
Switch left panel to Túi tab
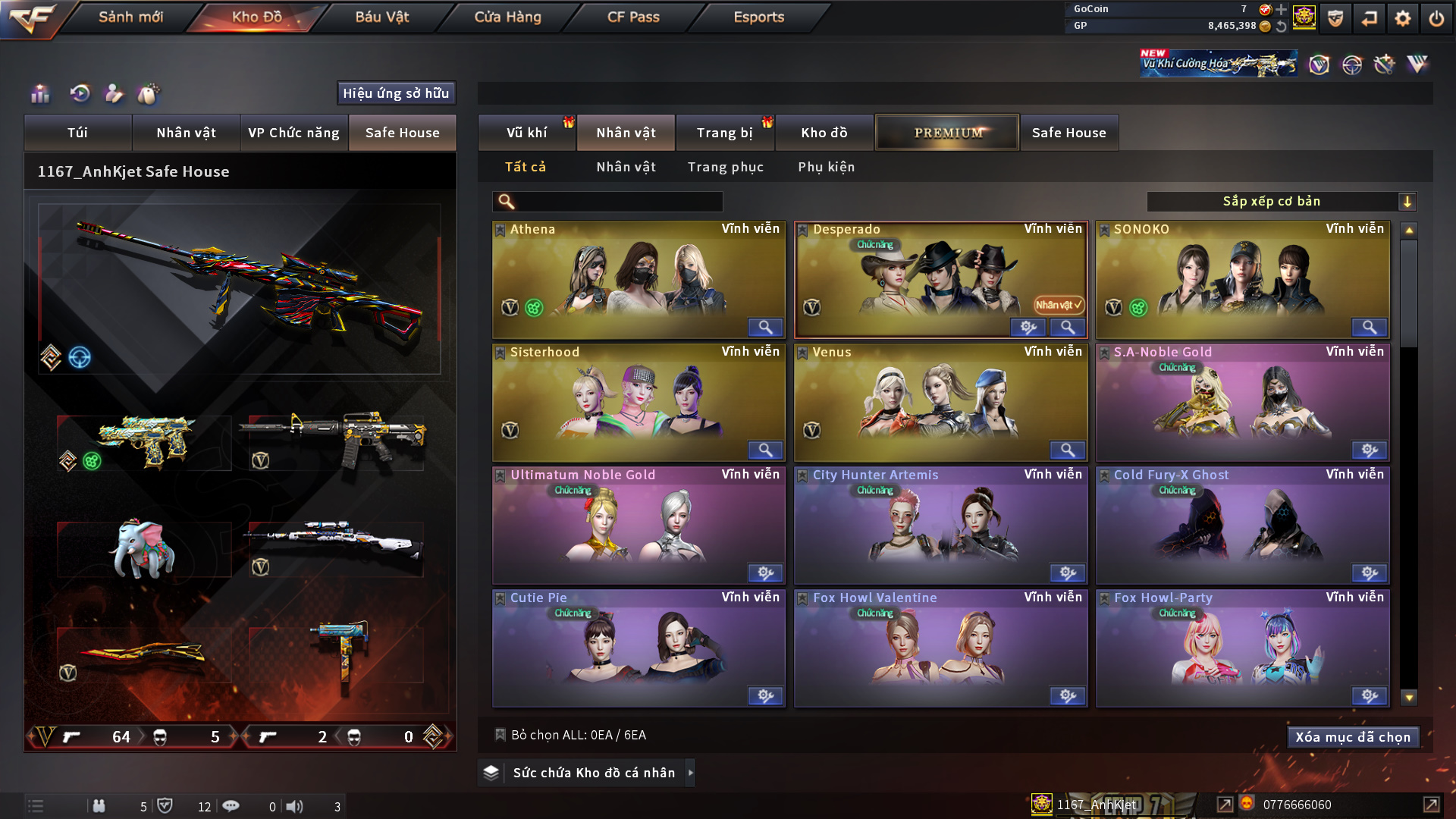(x=77, y=133)
